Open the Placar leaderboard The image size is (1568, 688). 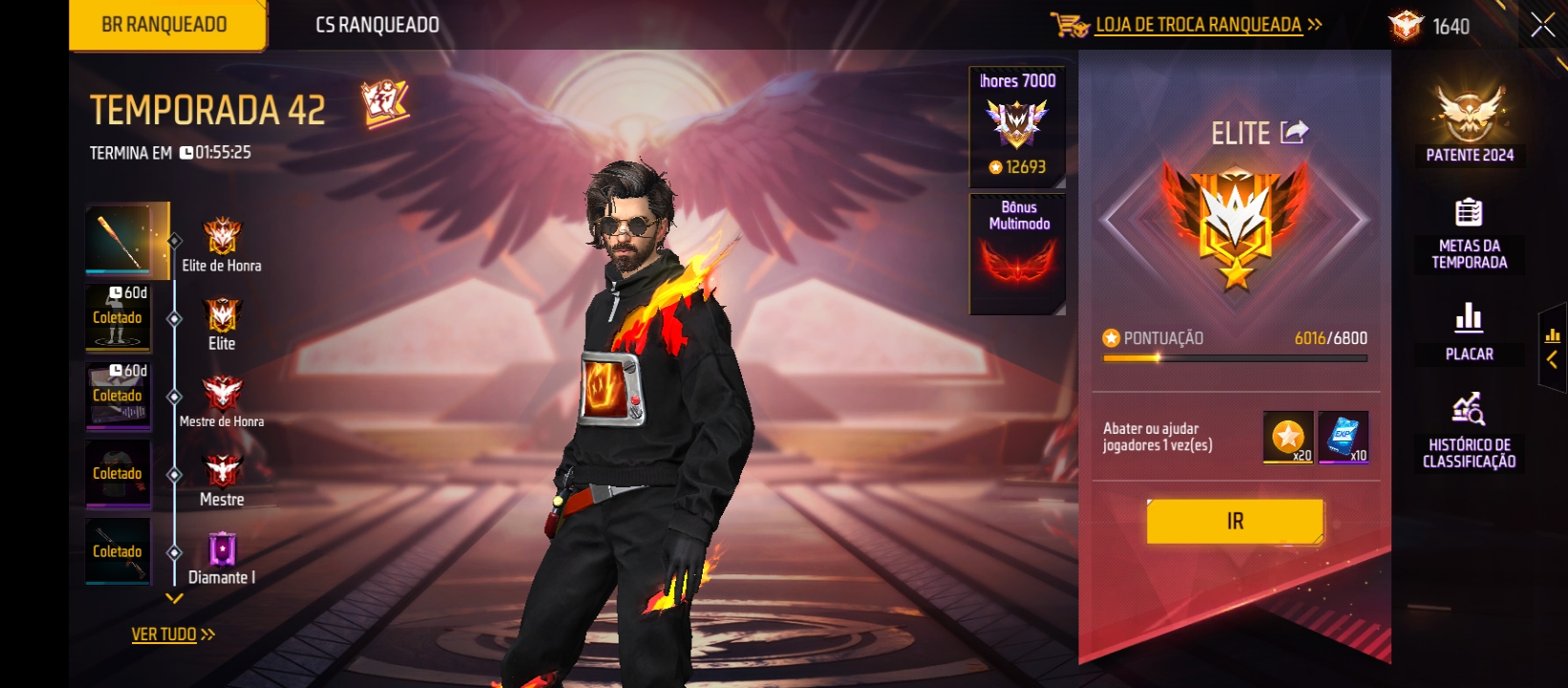pos(1470,332)
